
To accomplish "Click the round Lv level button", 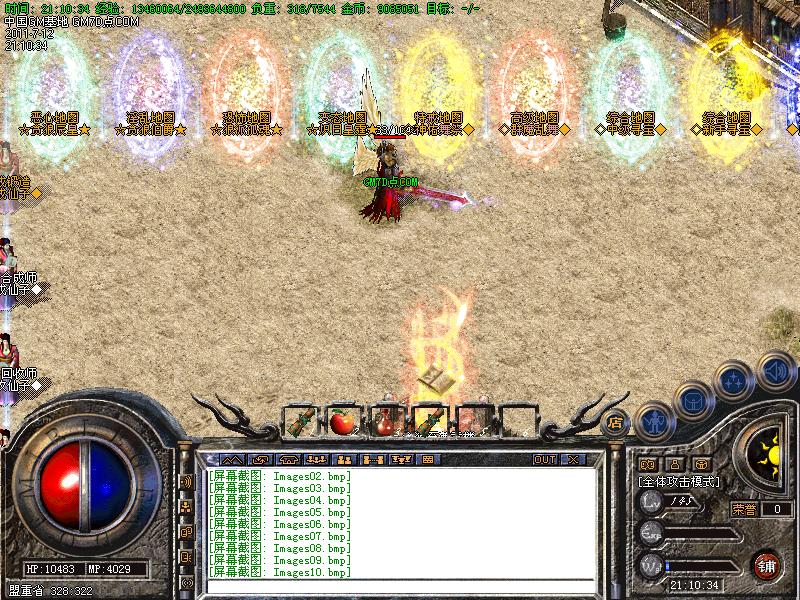I will click(652, 502).
